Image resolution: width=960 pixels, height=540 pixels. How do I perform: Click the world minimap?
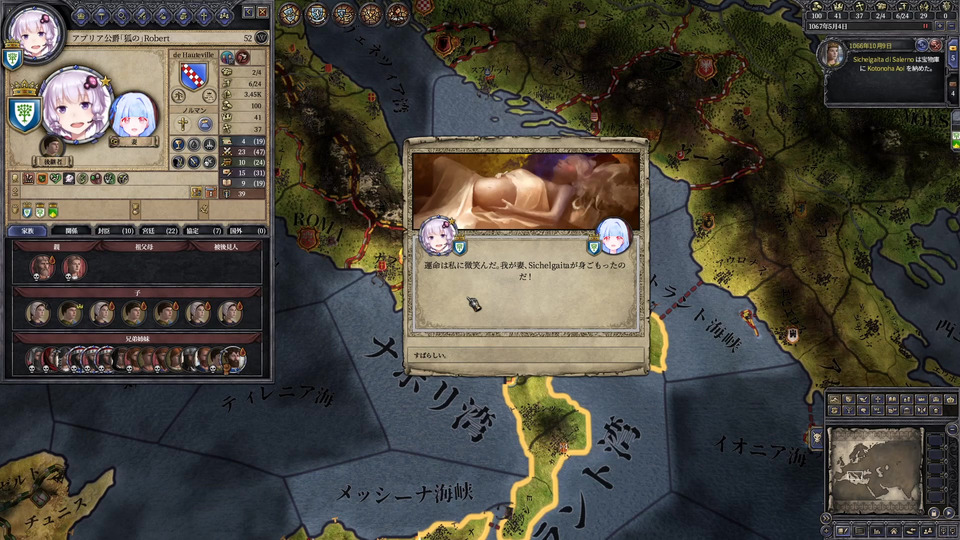coord(874,469)
